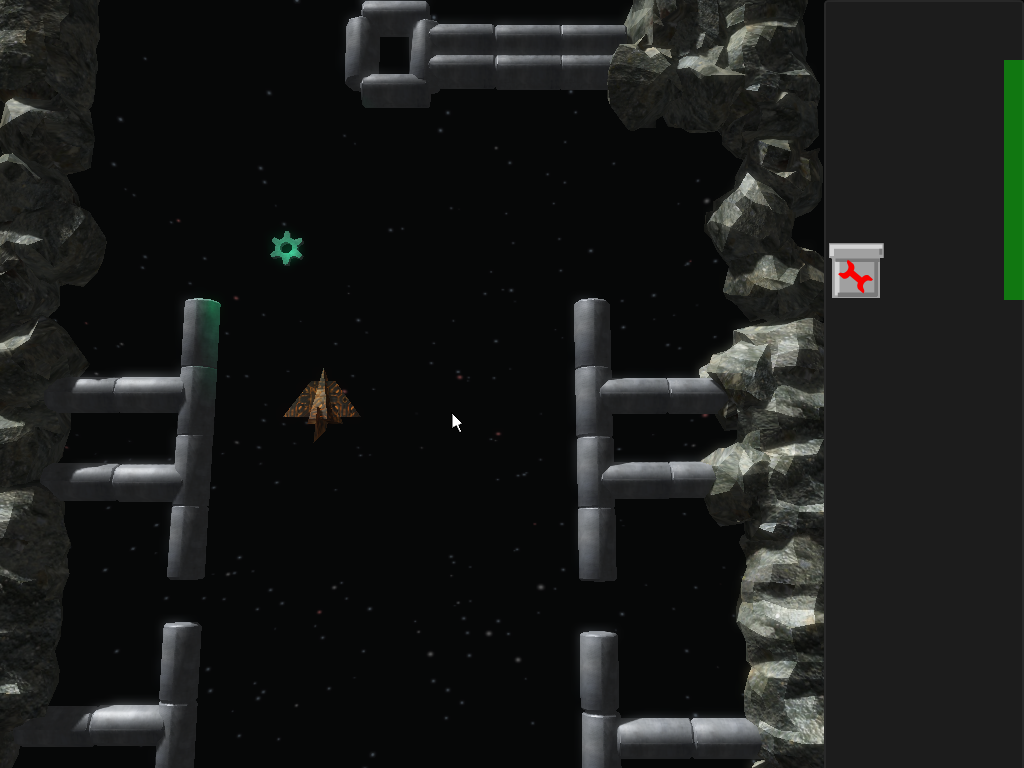Select the red propeller icon in side panel

[x=855, y=274]
